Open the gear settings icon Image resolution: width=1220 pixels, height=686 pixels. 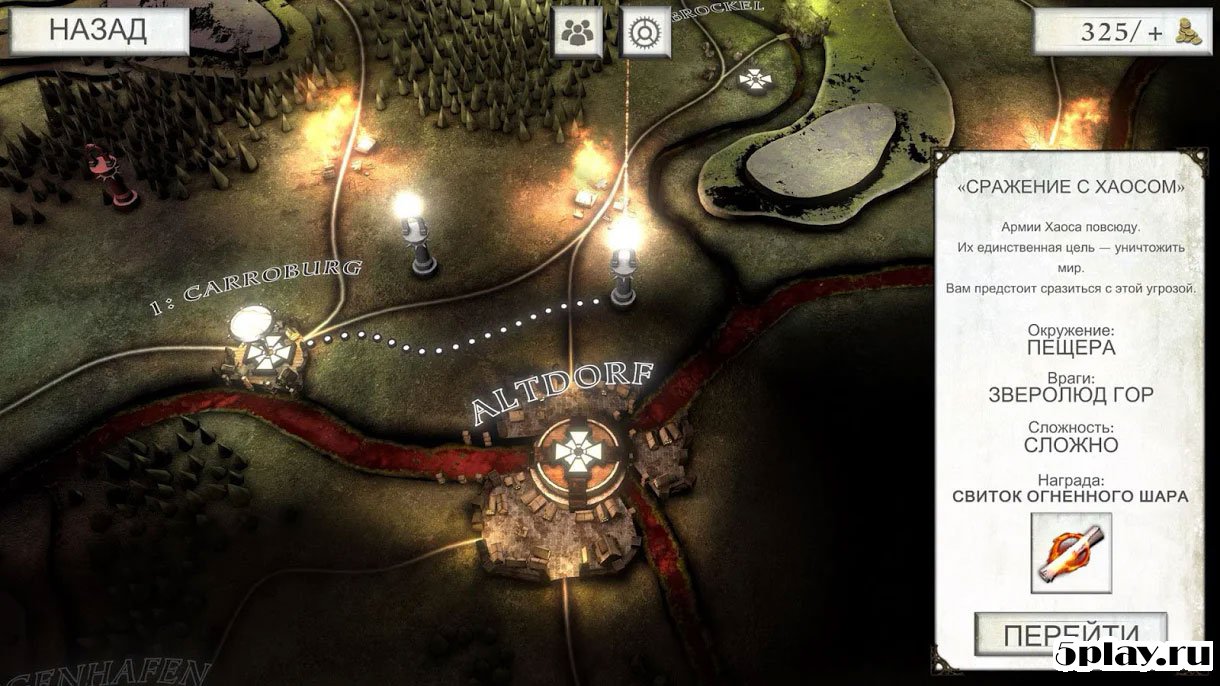click(x=646, y=32)
